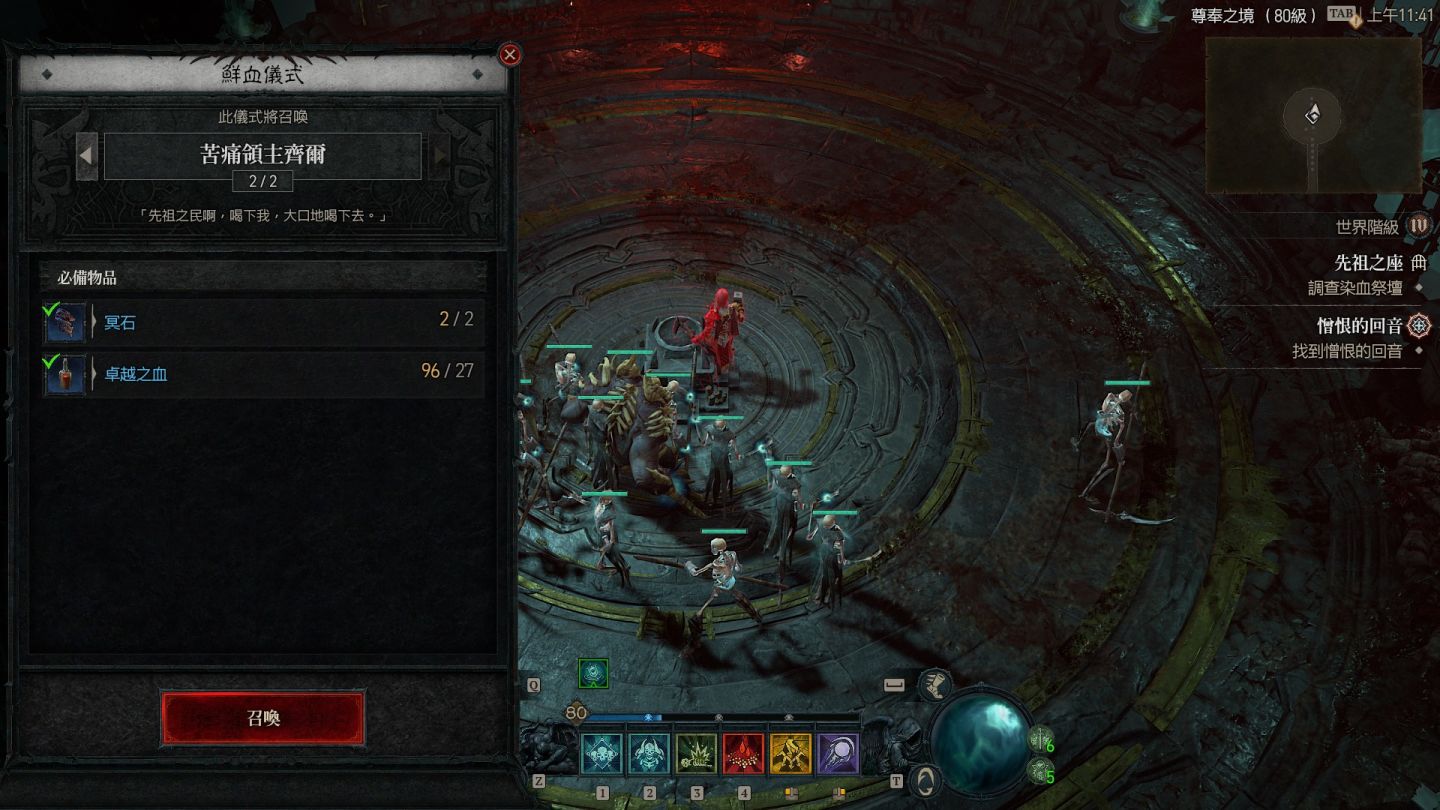Screen dimensions: 1440x810
Task: Switch to the next summonable boss
Action: point(439,156)
